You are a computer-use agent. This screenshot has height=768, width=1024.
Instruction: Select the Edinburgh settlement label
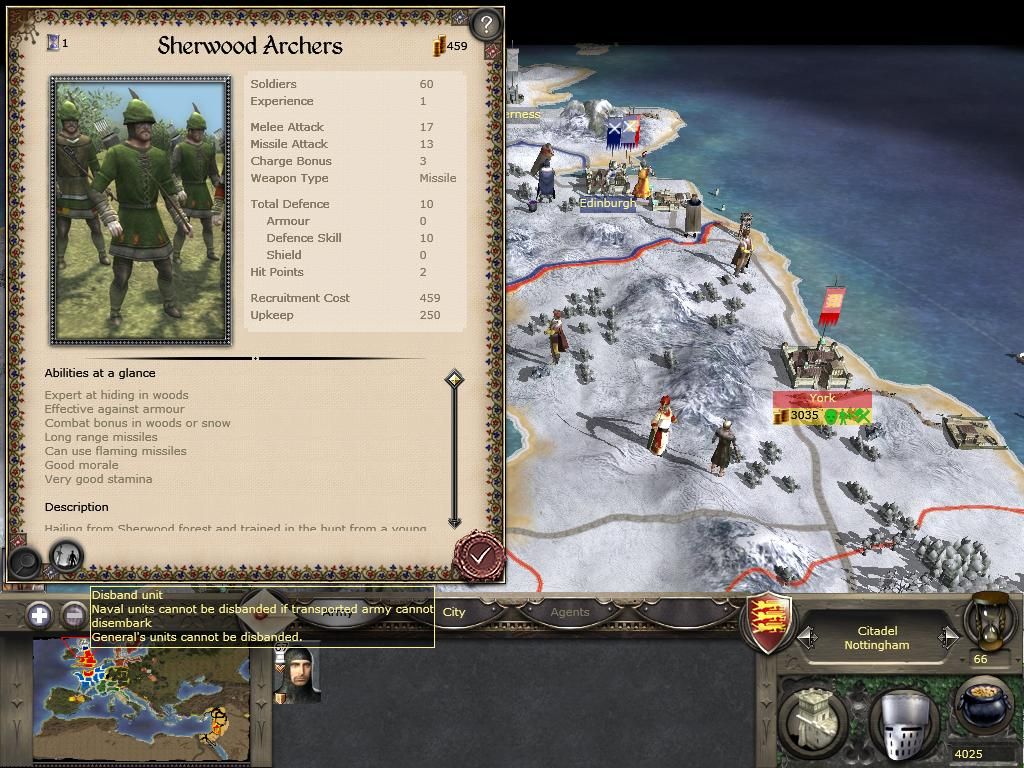pyautogui.click(x=608, y=203)
